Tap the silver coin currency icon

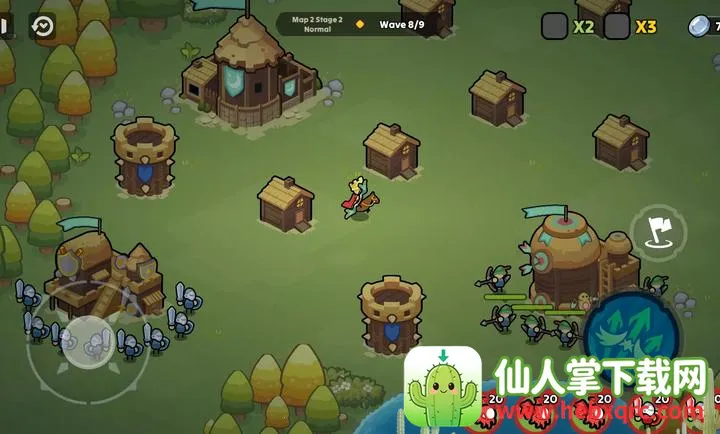[x=700, y=27]
